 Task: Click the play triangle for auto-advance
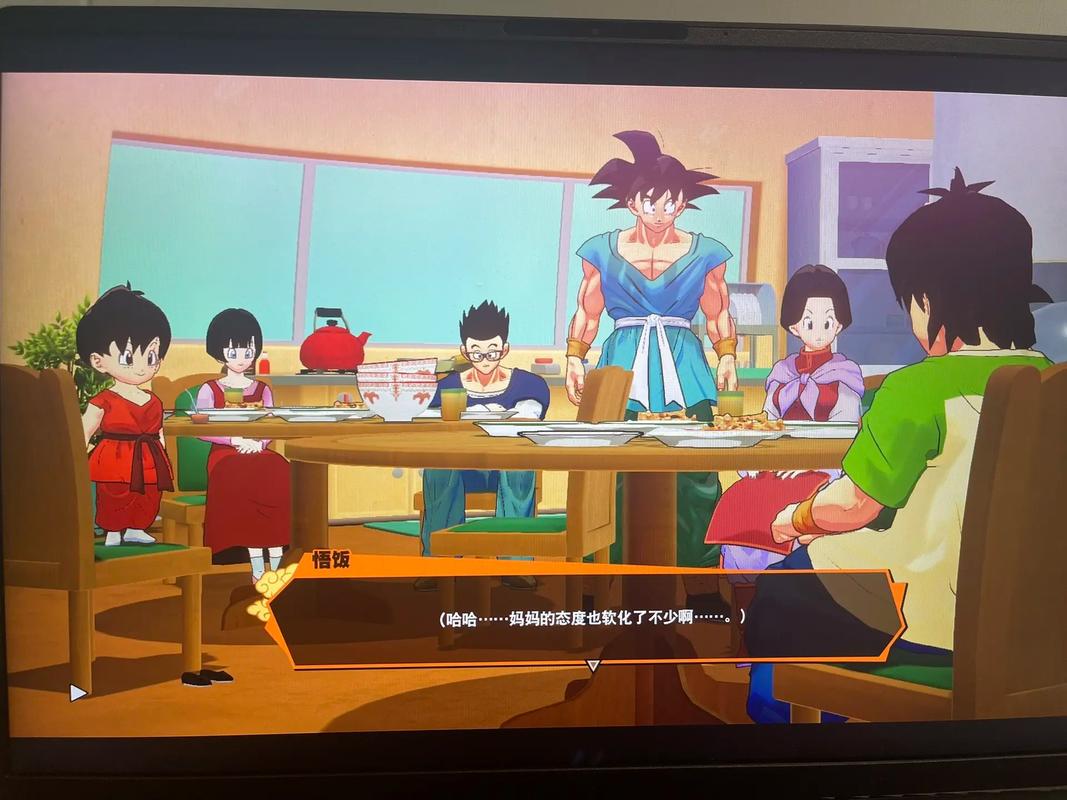pos(78,691)
